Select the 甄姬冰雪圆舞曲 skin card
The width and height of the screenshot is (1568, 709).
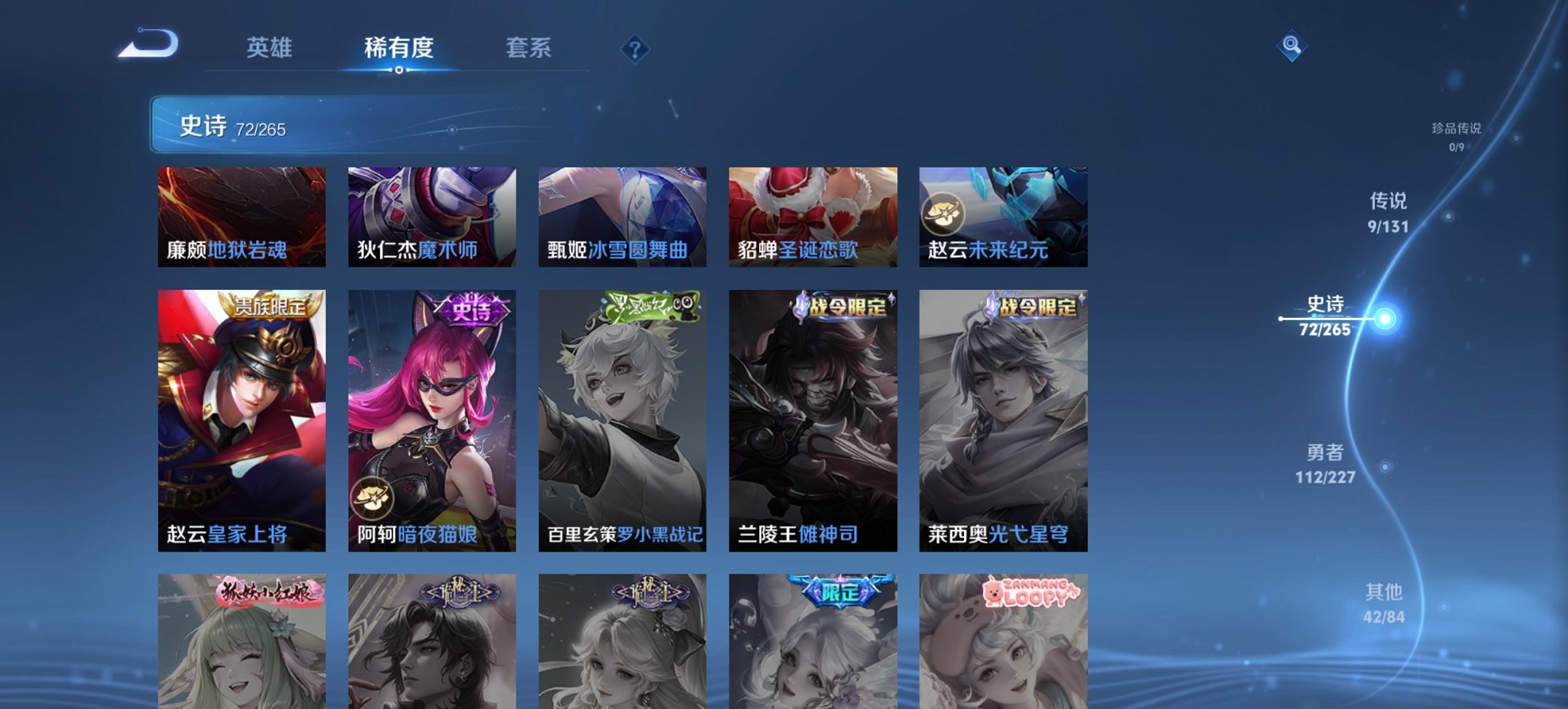pos(623,217)
